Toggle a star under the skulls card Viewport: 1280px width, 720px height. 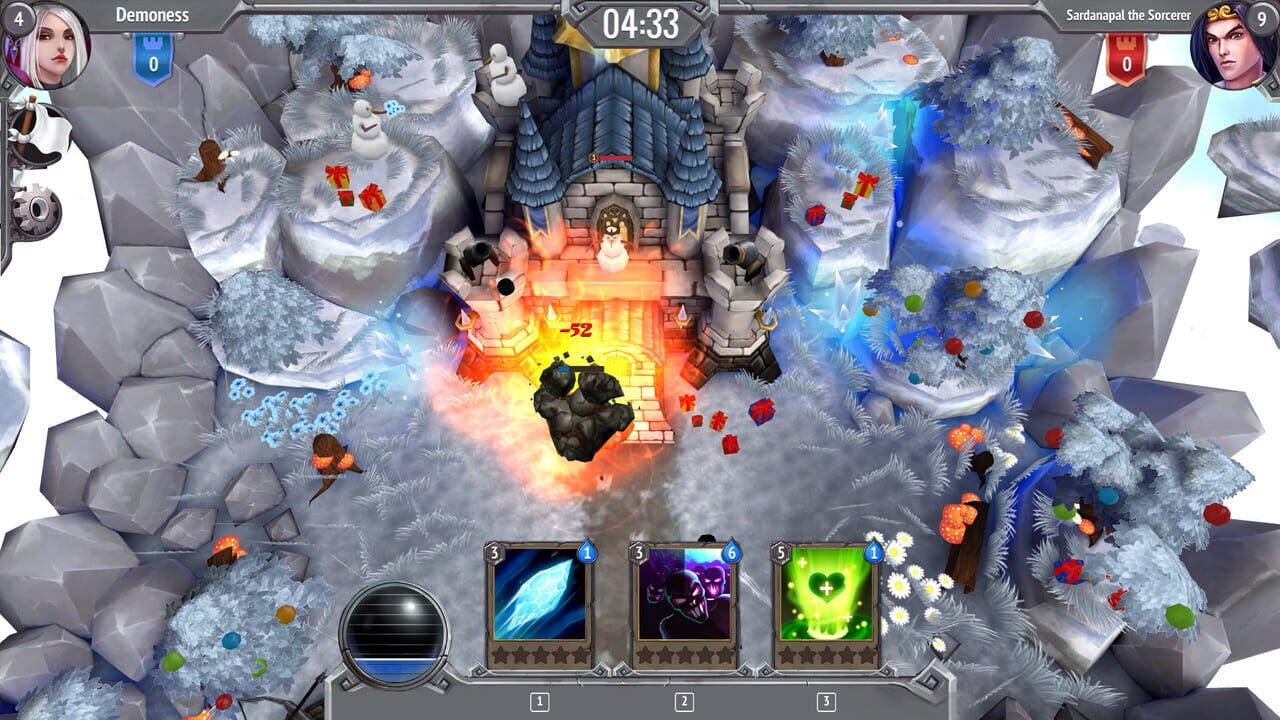683,655
